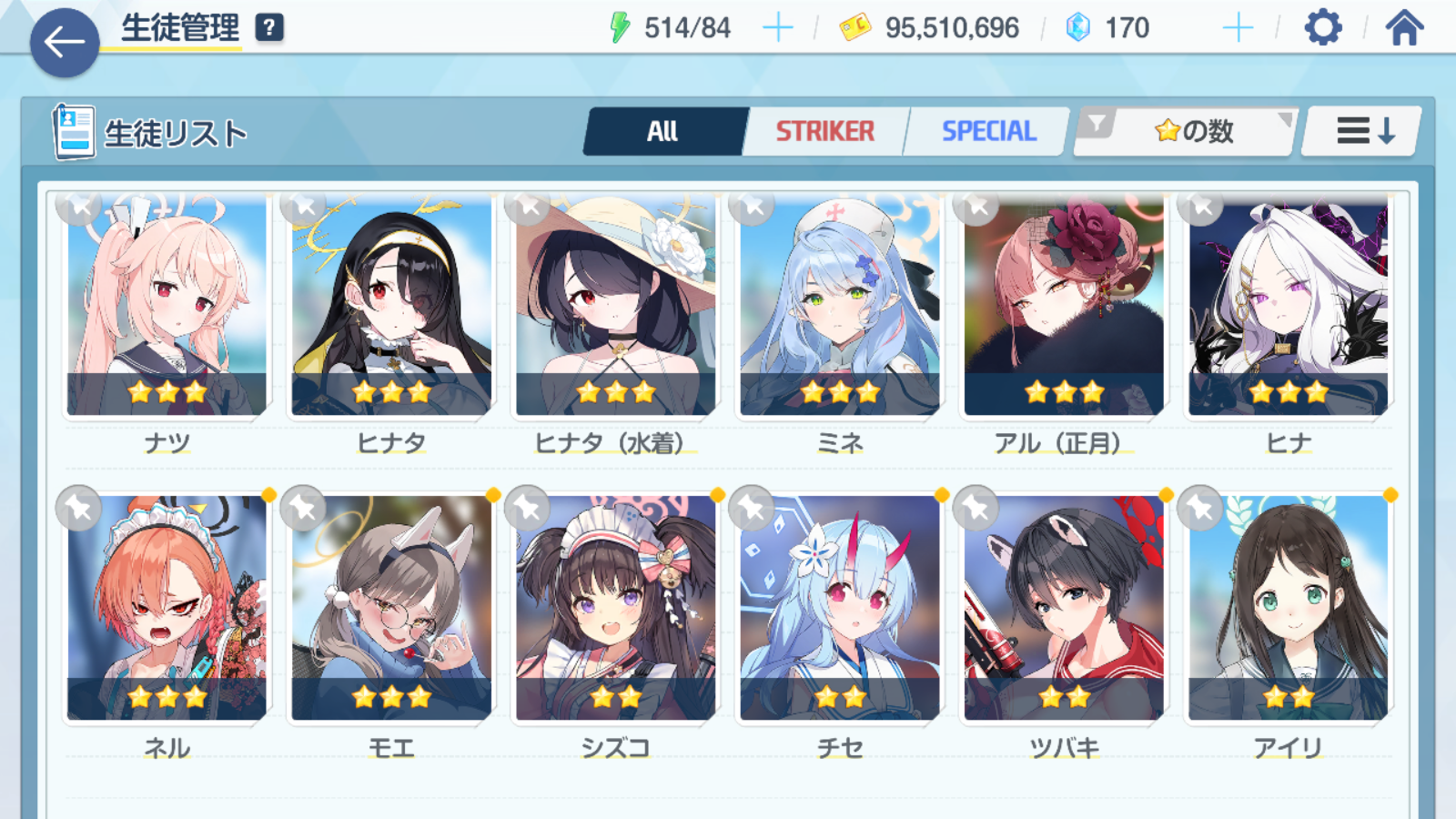Open the ★の数 sort filter dropdown
Image resolution: width=1456 pixels, height=819 pixels.
click(1187, 132)
